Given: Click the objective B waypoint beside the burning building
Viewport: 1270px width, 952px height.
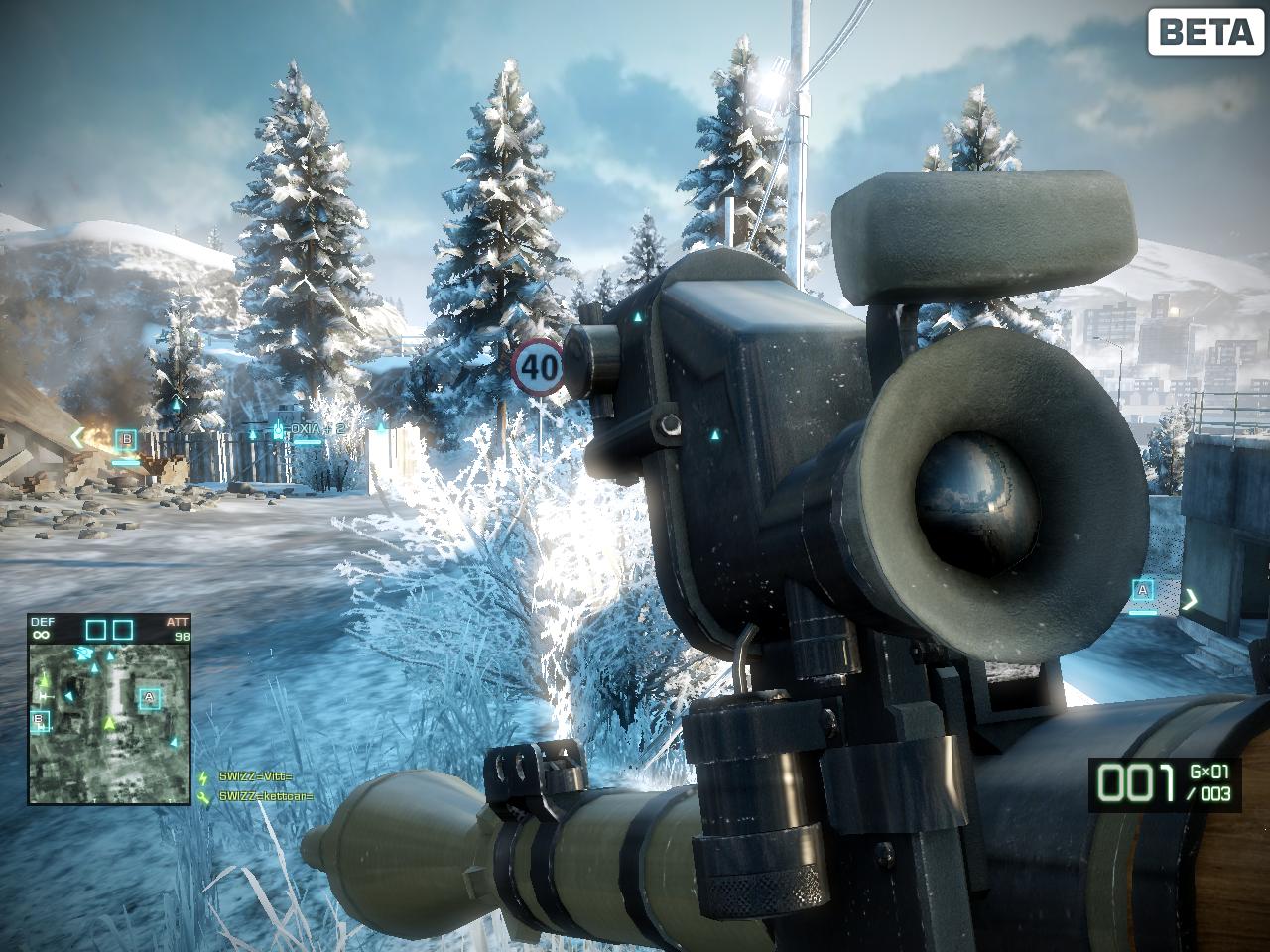Looking at the screenshot, I should [x=125, y=439].
